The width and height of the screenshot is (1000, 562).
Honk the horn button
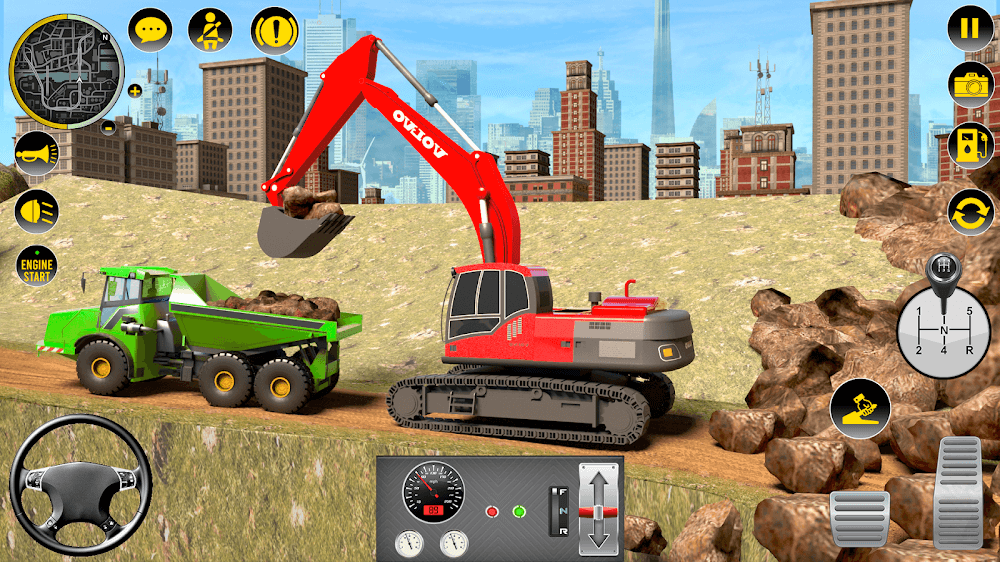[36, 153]
